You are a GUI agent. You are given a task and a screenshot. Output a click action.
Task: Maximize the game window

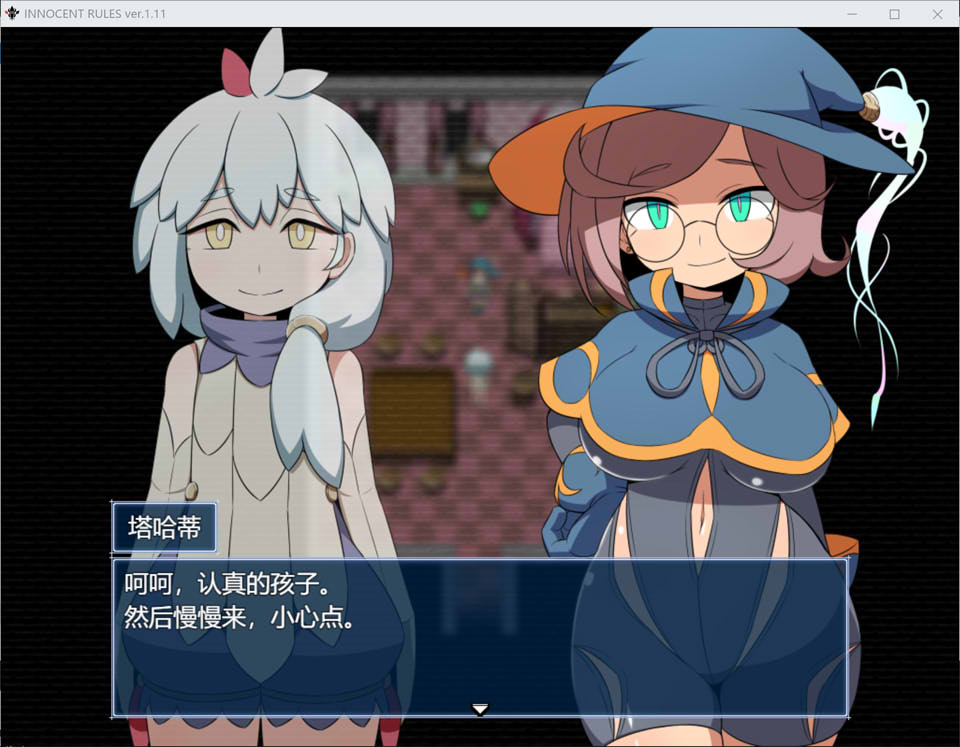(894, 14)
